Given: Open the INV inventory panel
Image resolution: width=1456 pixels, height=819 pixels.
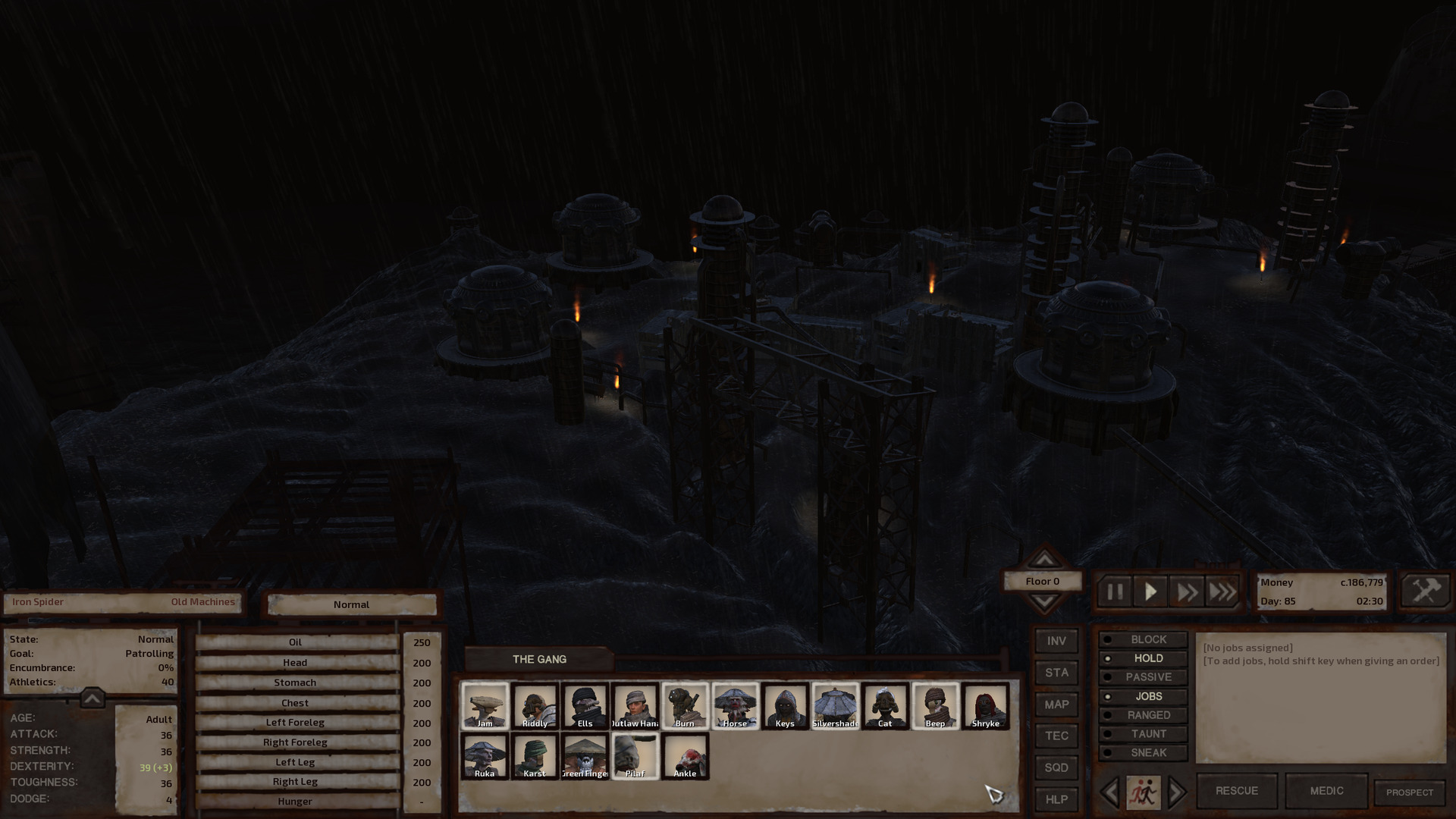Looking at the screenshot, I should (1056, 641).
